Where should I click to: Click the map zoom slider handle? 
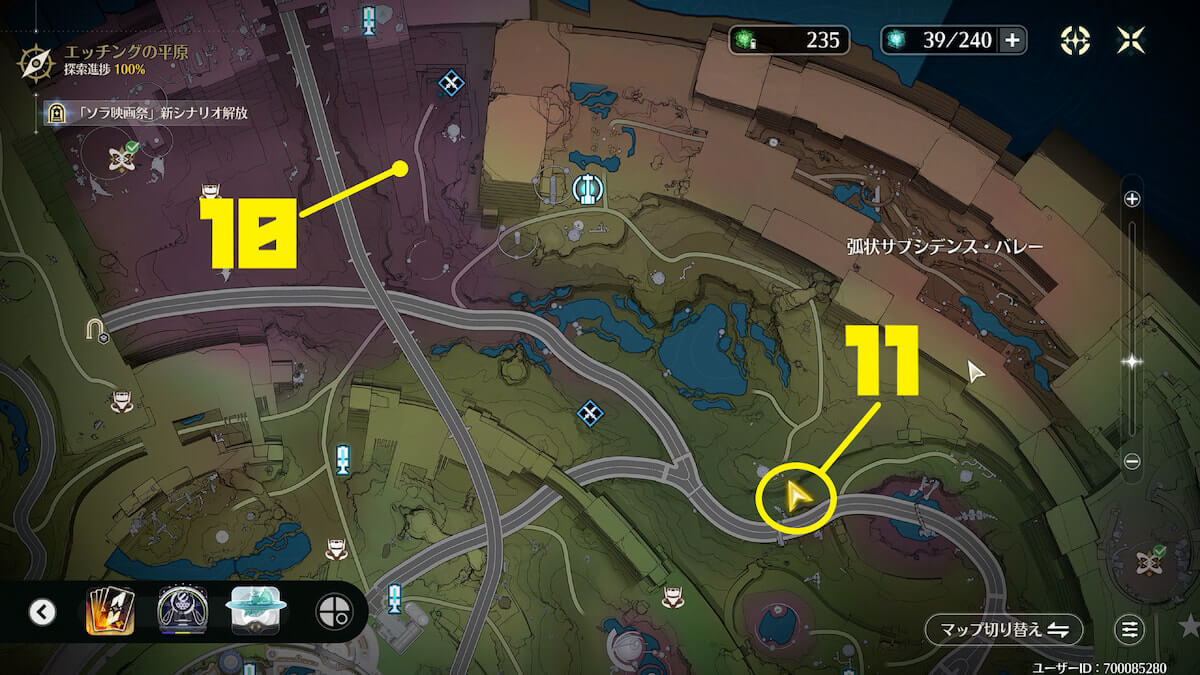[1132, 361]
